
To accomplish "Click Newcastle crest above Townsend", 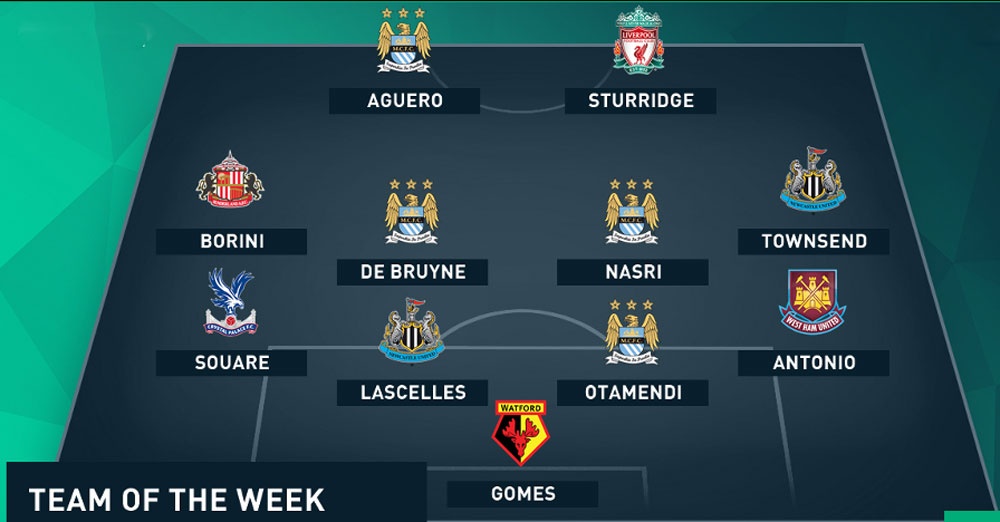I will [812, 181].
